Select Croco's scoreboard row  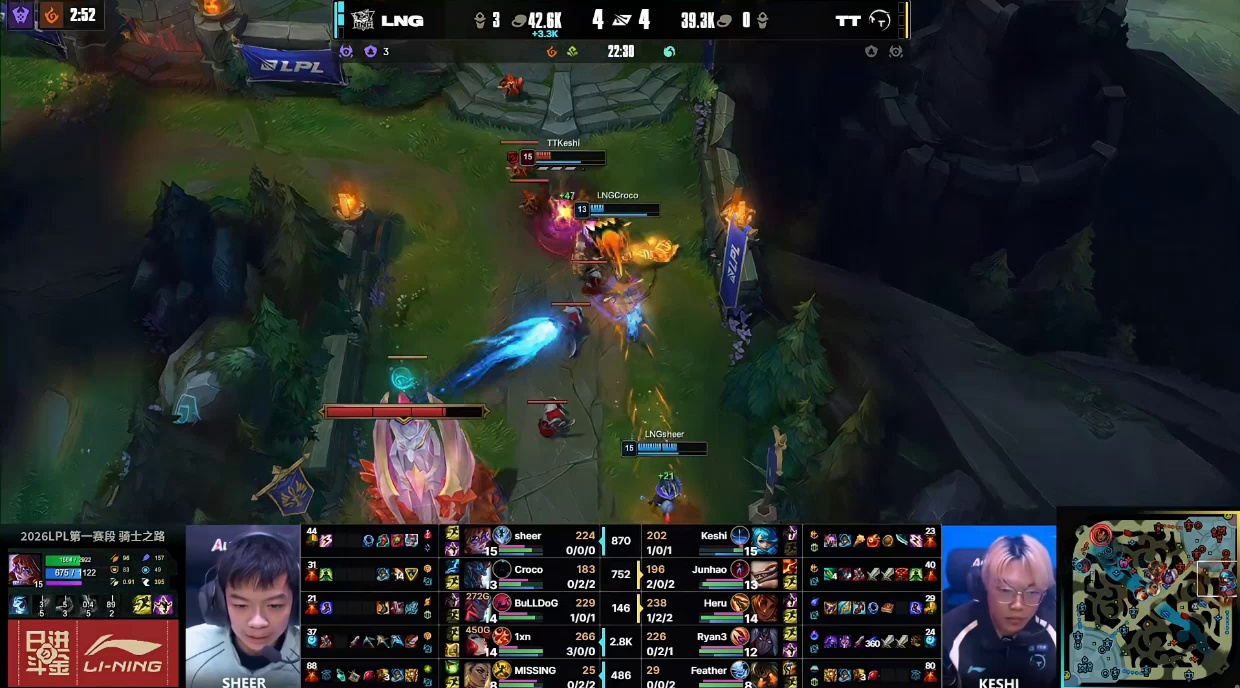click(528, 570)
